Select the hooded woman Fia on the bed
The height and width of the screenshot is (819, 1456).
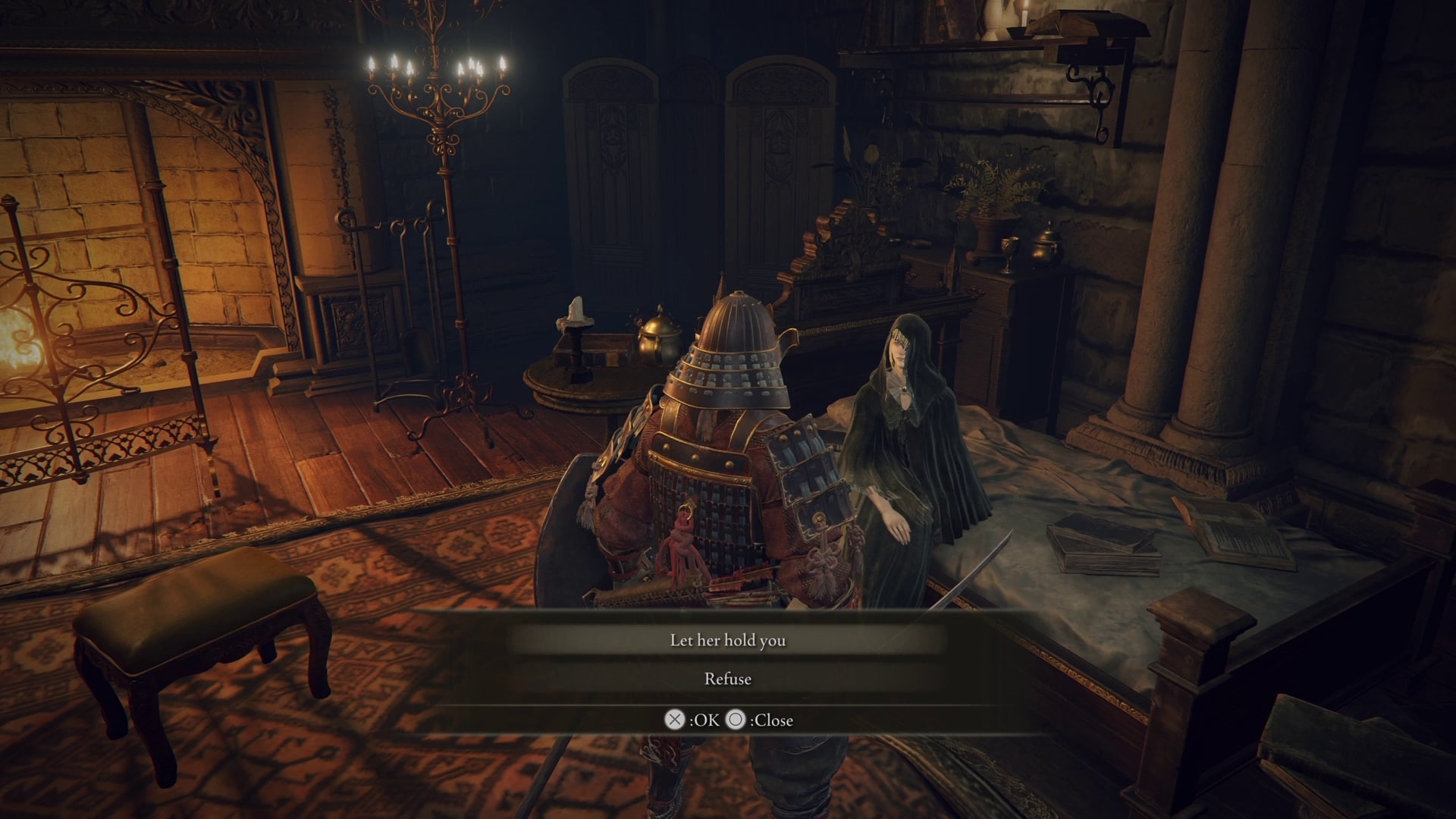click(x=910, y=425)
